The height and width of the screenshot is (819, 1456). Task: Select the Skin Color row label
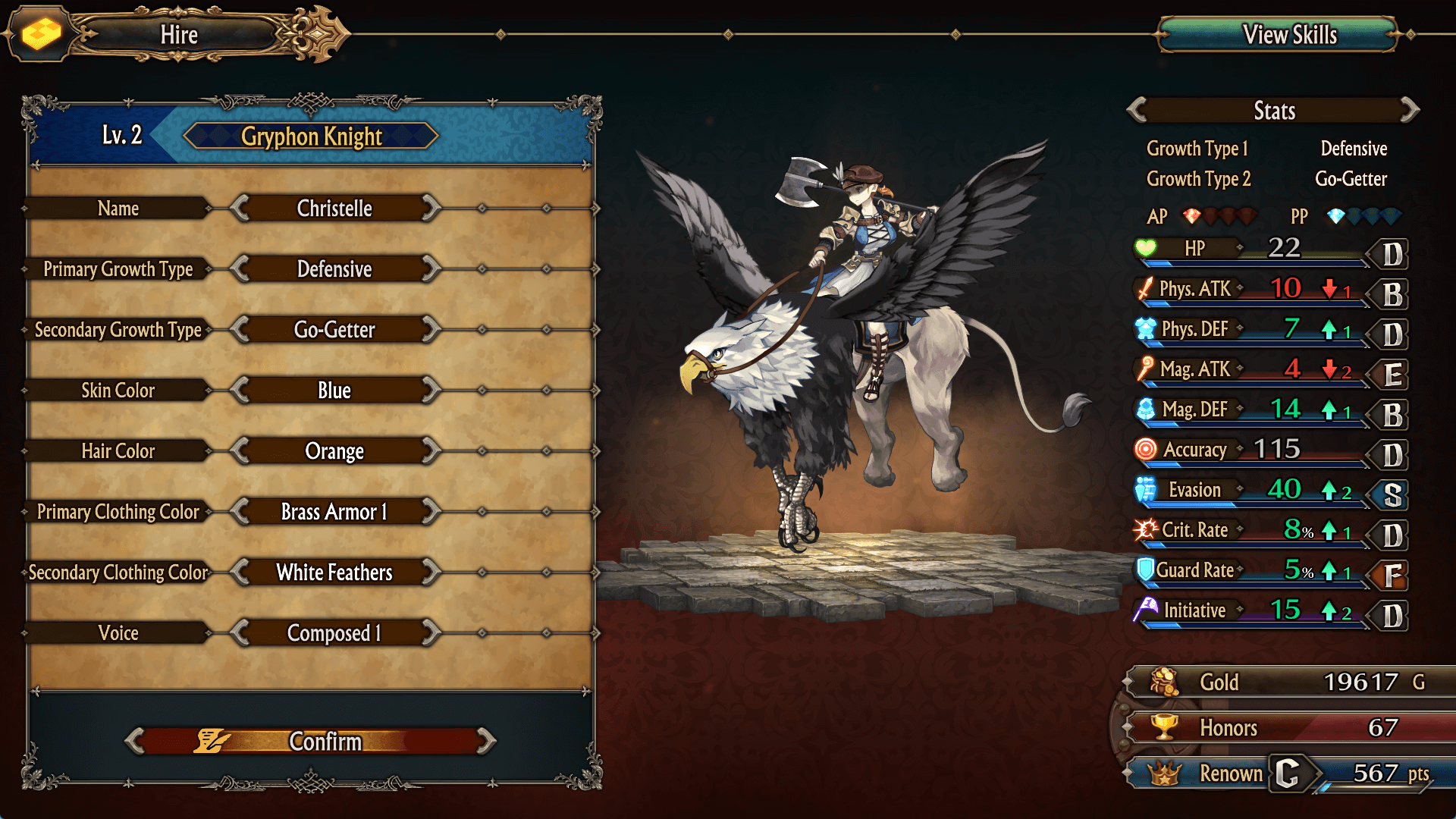tap(118, 391)
